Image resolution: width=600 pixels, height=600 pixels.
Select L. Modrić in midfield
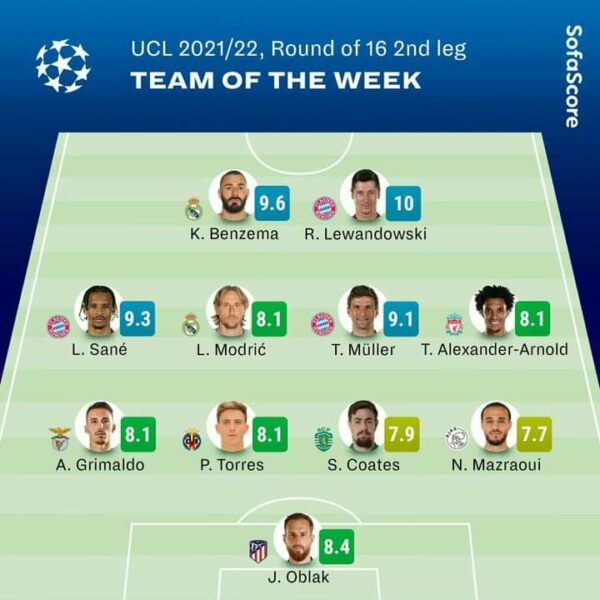point(228,311)
